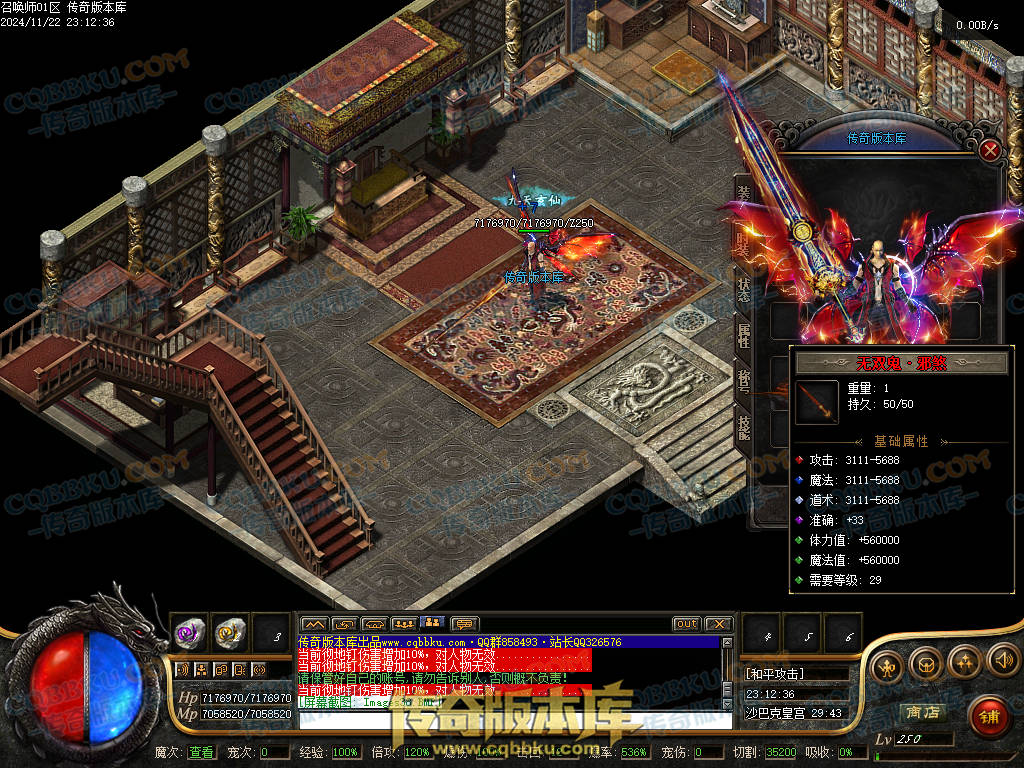Open the skills sparkle round icon

(964, 660)
